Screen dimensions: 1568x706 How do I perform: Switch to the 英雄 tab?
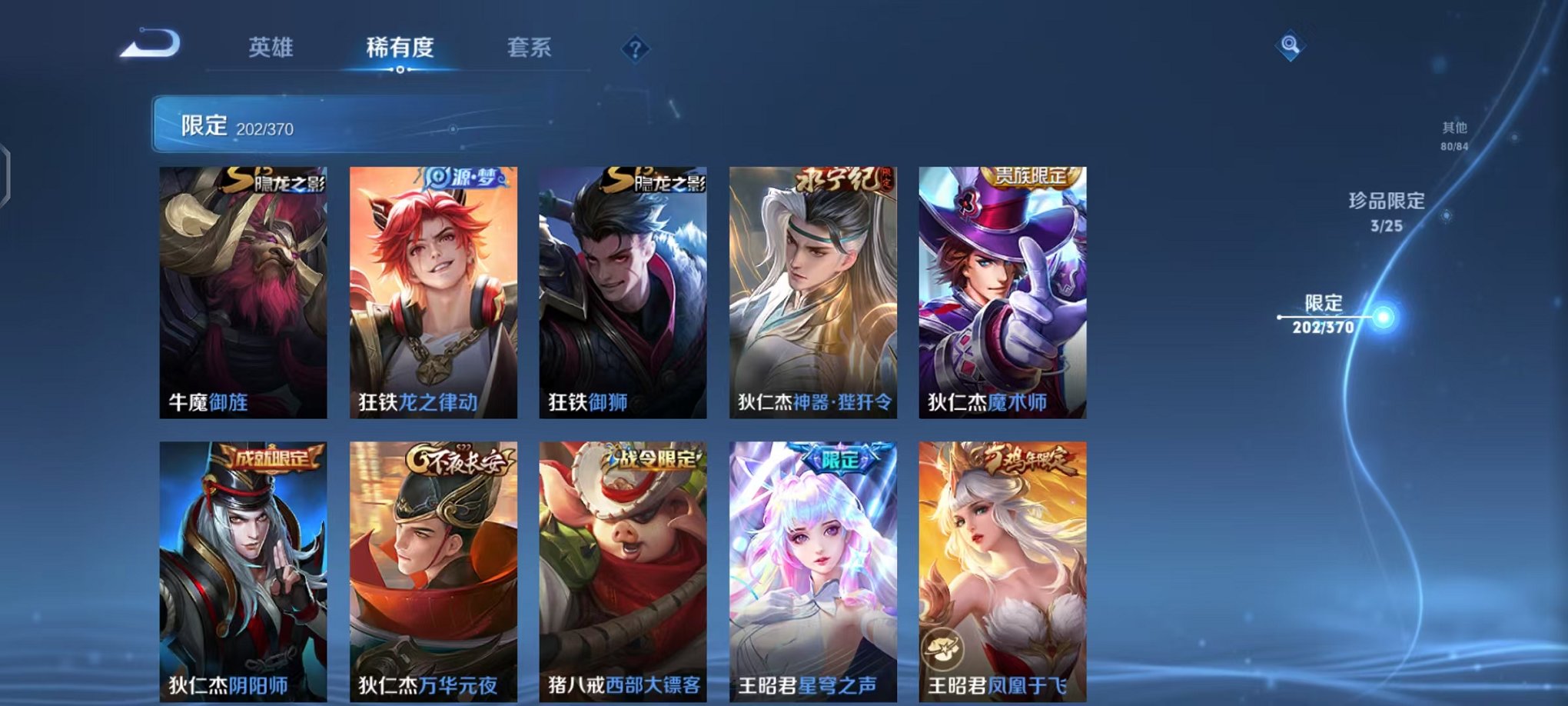click(271, 48)
